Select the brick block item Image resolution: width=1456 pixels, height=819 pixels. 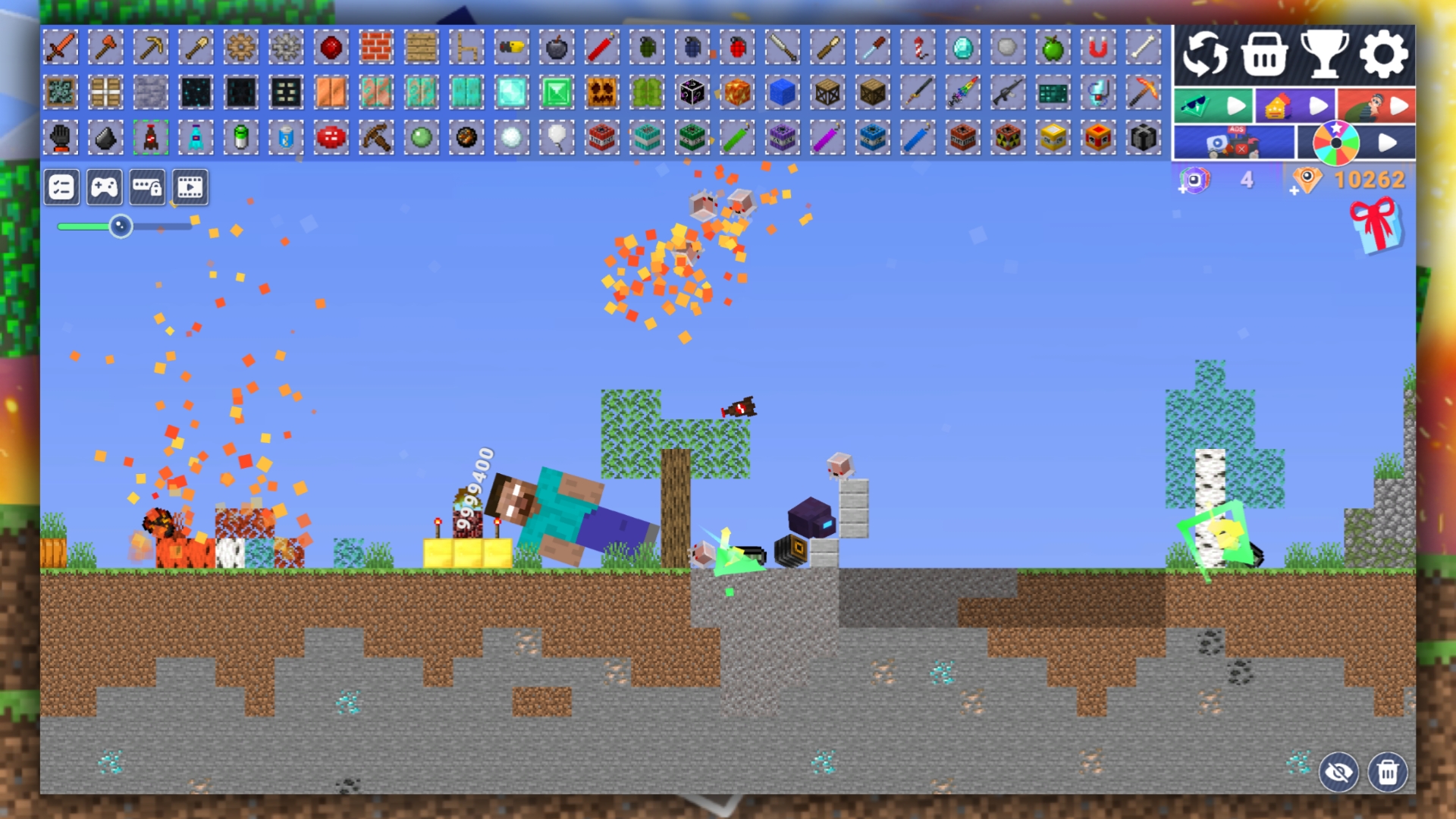tap(375, 46)
